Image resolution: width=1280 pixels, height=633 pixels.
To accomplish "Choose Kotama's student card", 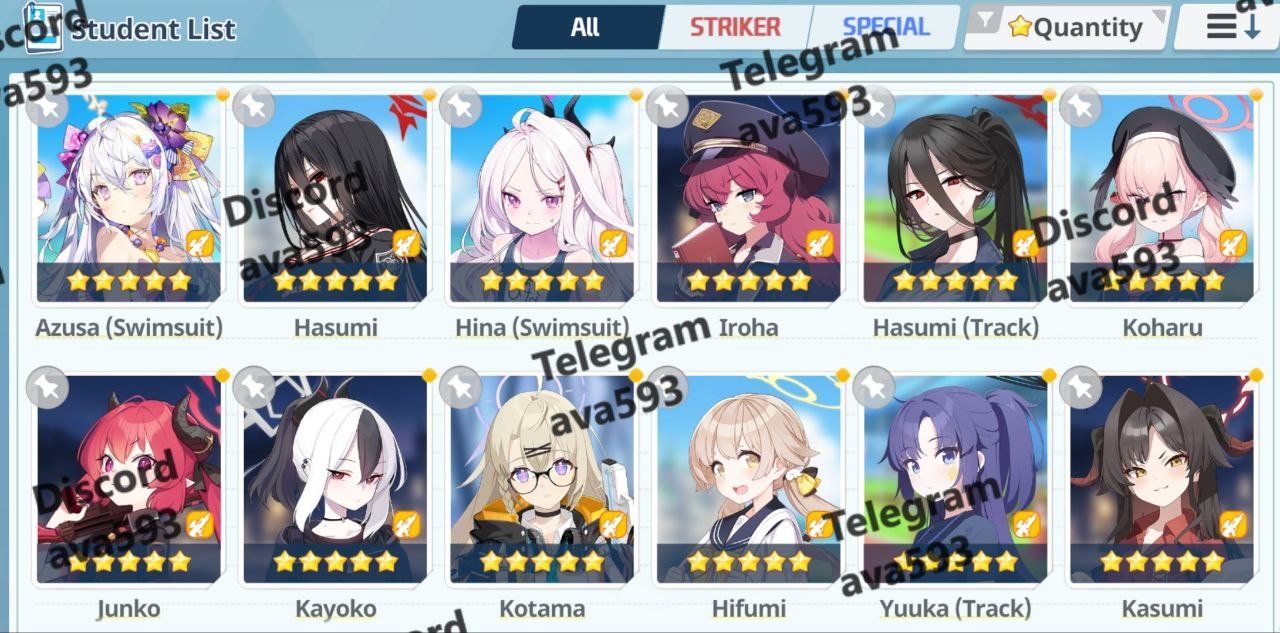I will (x=542, y=479).
